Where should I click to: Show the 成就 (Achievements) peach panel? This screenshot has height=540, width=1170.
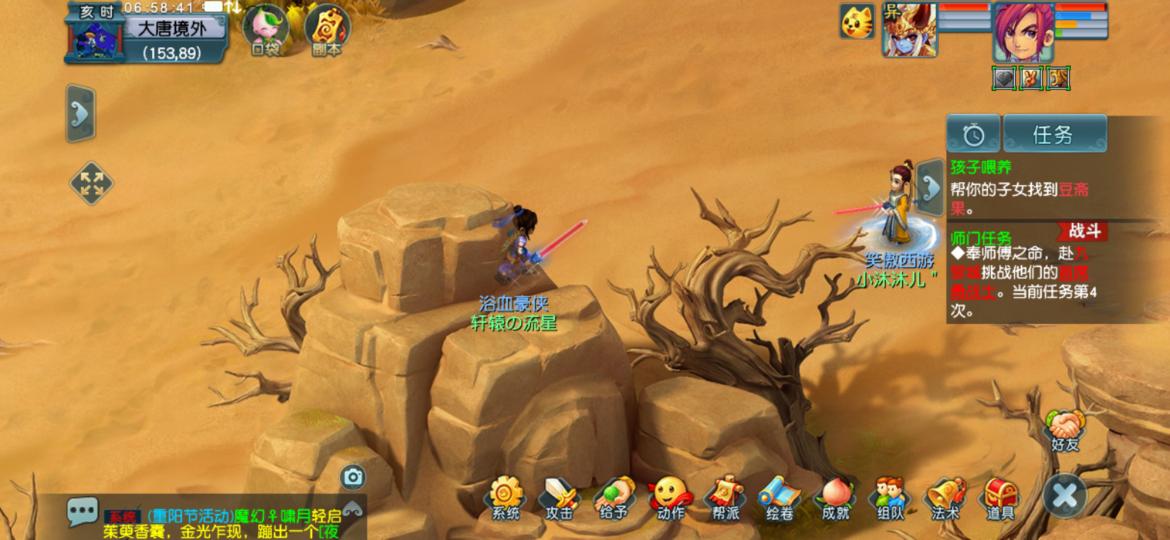click(835, 497)
